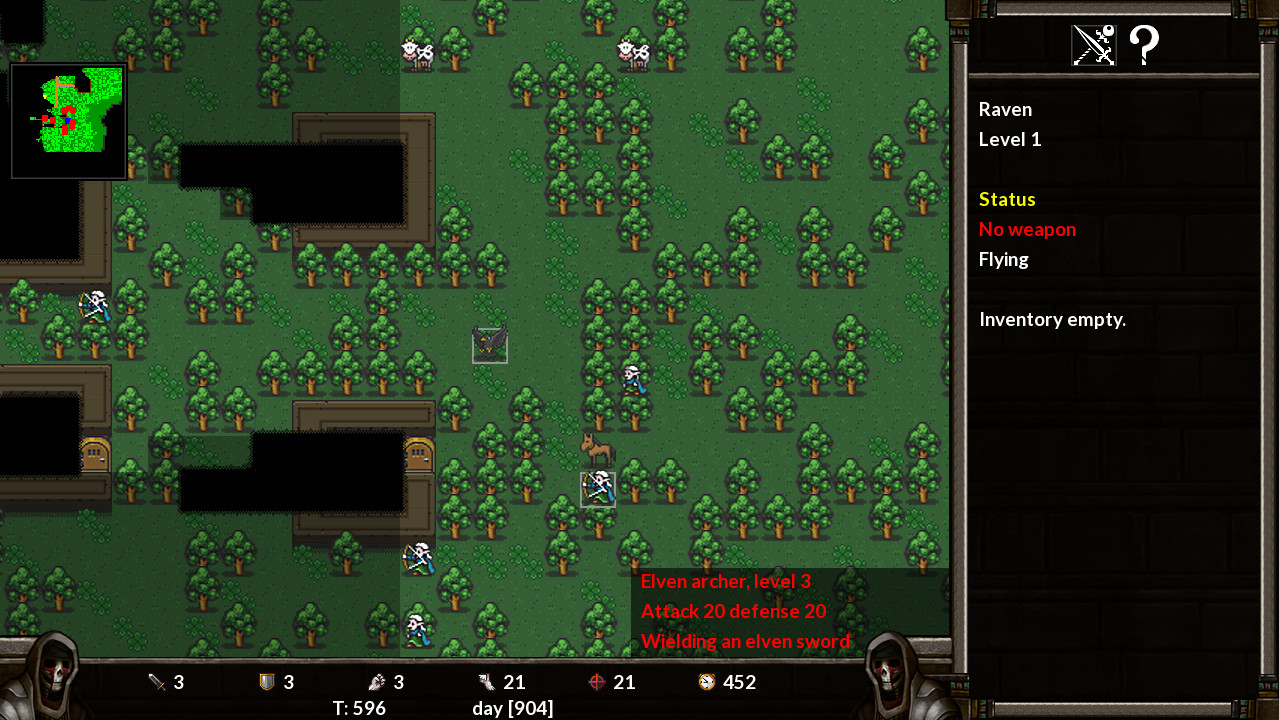The image size is (1280, 720).
Task: Open the question mark help icon
Action: [x=1143, y=44]
